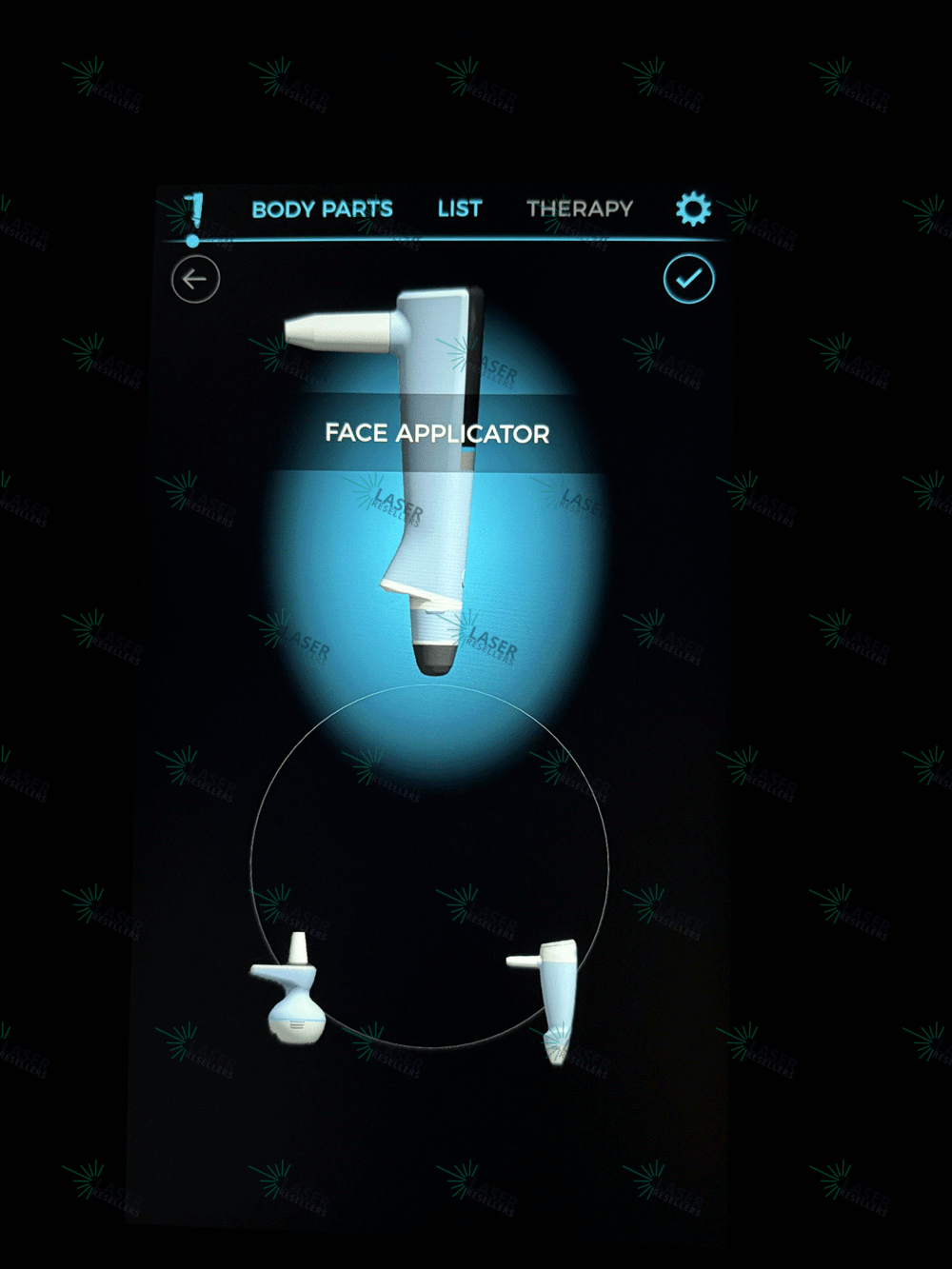
Task: Go back using the arrow button
Action: 195,280
